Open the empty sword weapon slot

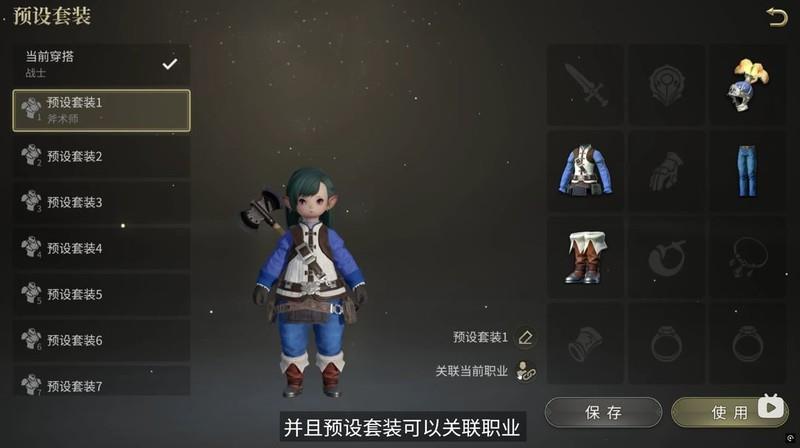(585, 85)
